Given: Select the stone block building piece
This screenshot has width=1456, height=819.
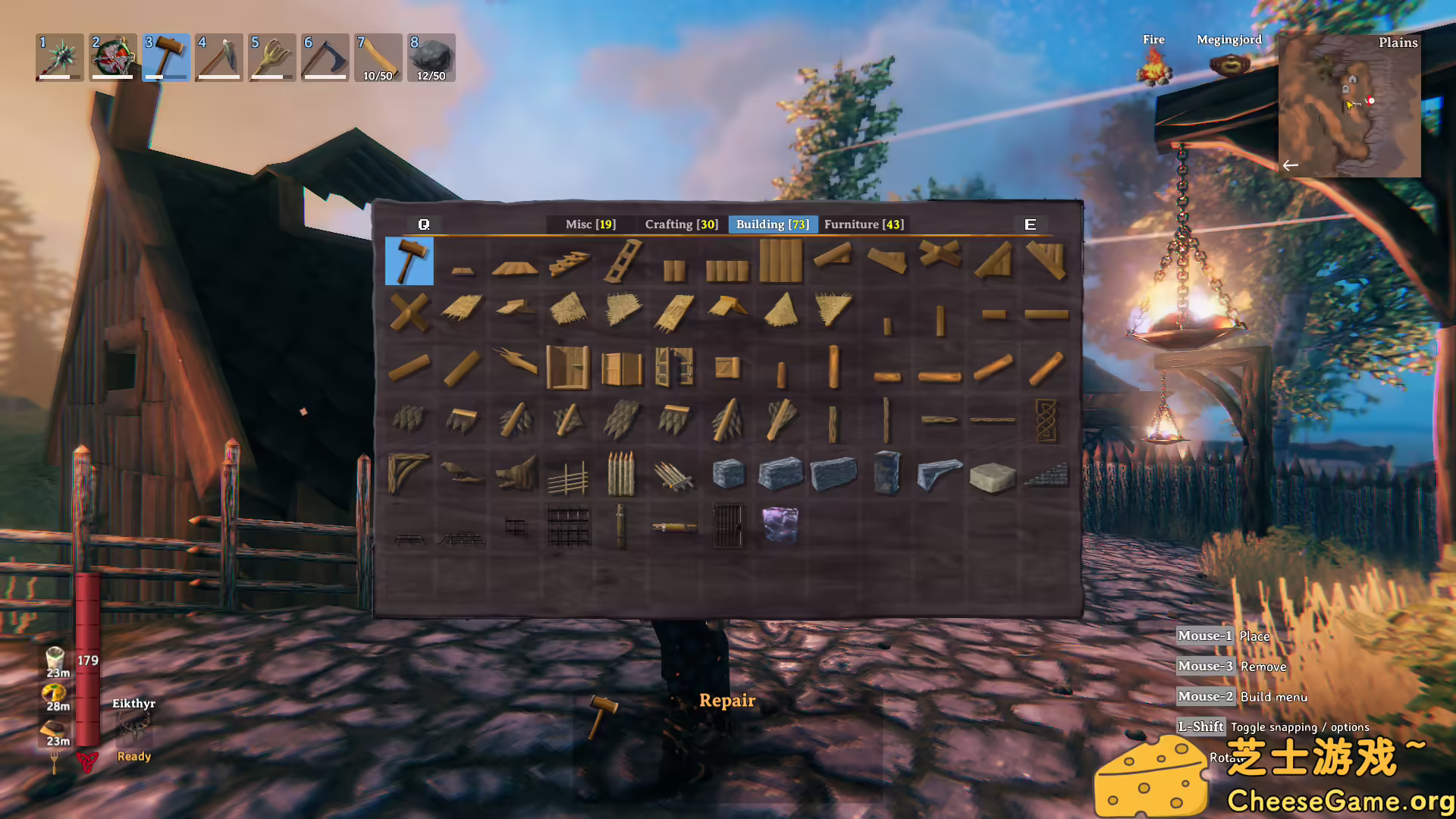Looking at the screenshot, I should click(728, 472).
